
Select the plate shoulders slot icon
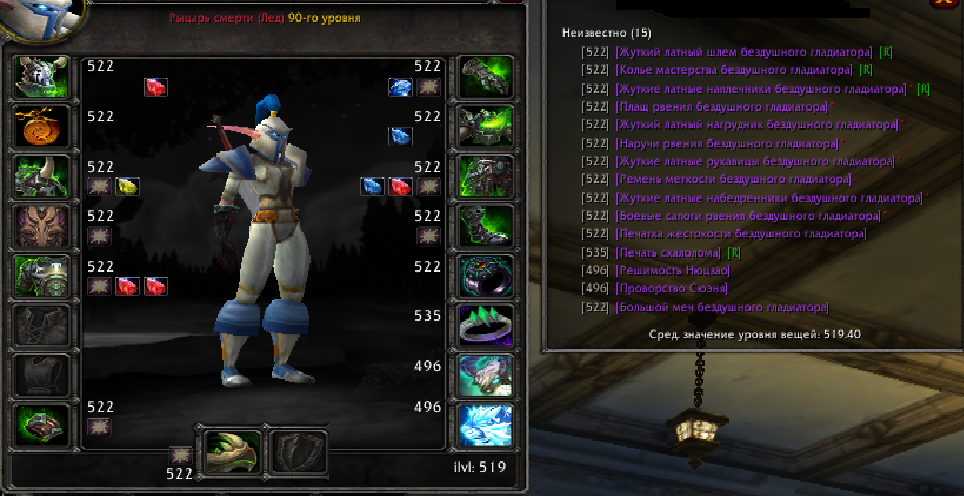coord(42,177)
